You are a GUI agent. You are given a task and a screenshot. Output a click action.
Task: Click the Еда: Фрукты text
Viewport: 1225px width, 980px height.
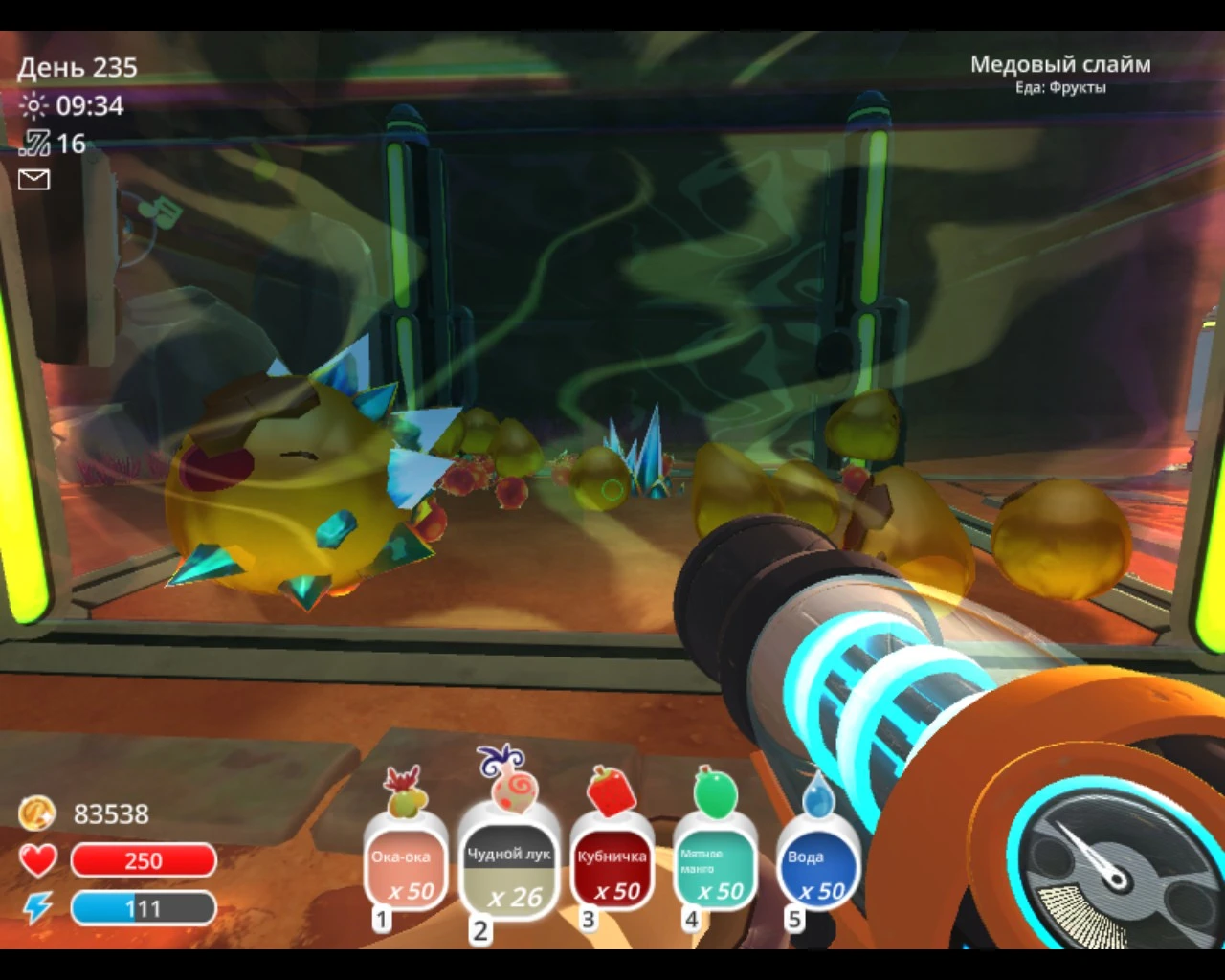tap(1060, 88)
